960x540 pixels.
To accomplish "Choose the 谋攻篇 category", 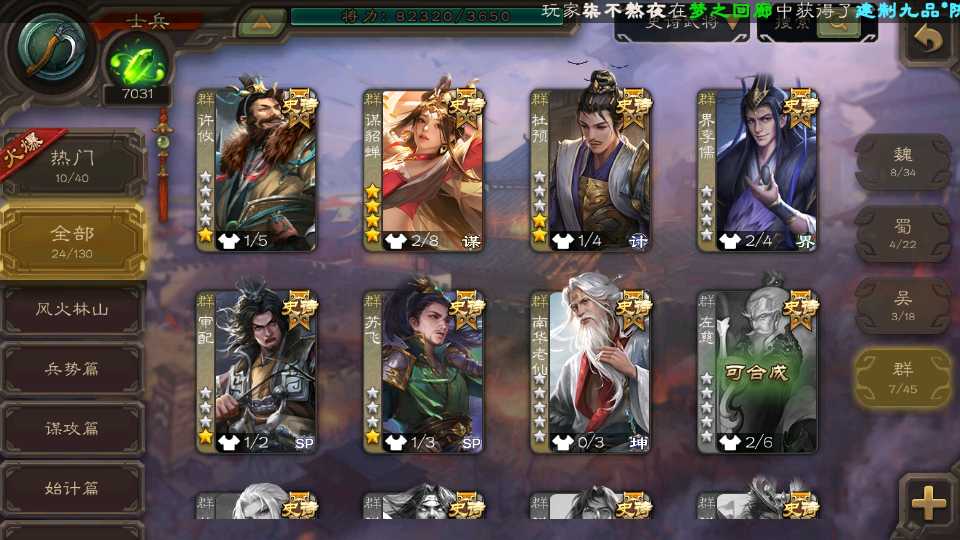I will [72, 429].
